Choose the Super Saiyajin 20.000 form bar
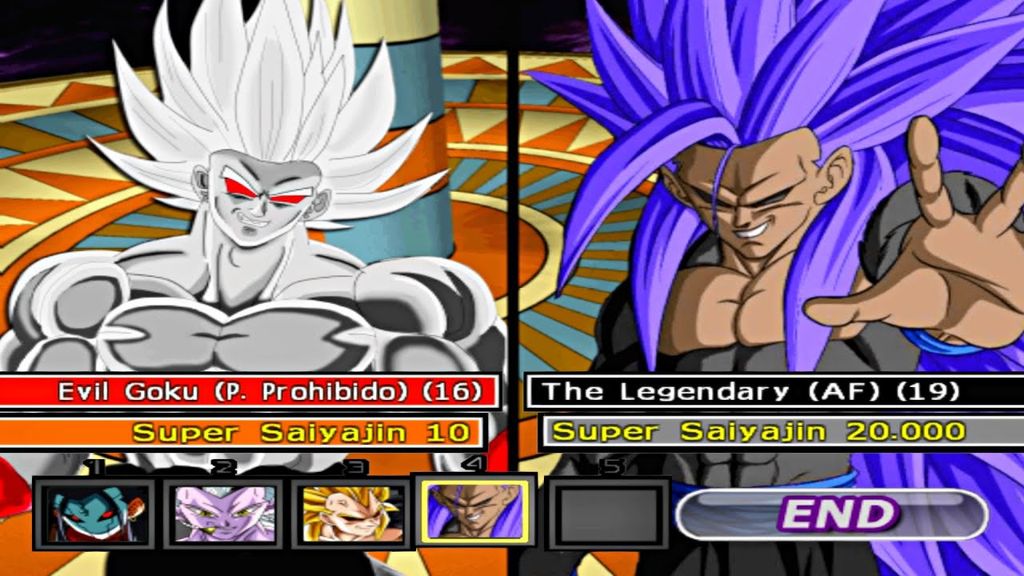Viewport: 1024px width, 576px height. coord(780,432)
